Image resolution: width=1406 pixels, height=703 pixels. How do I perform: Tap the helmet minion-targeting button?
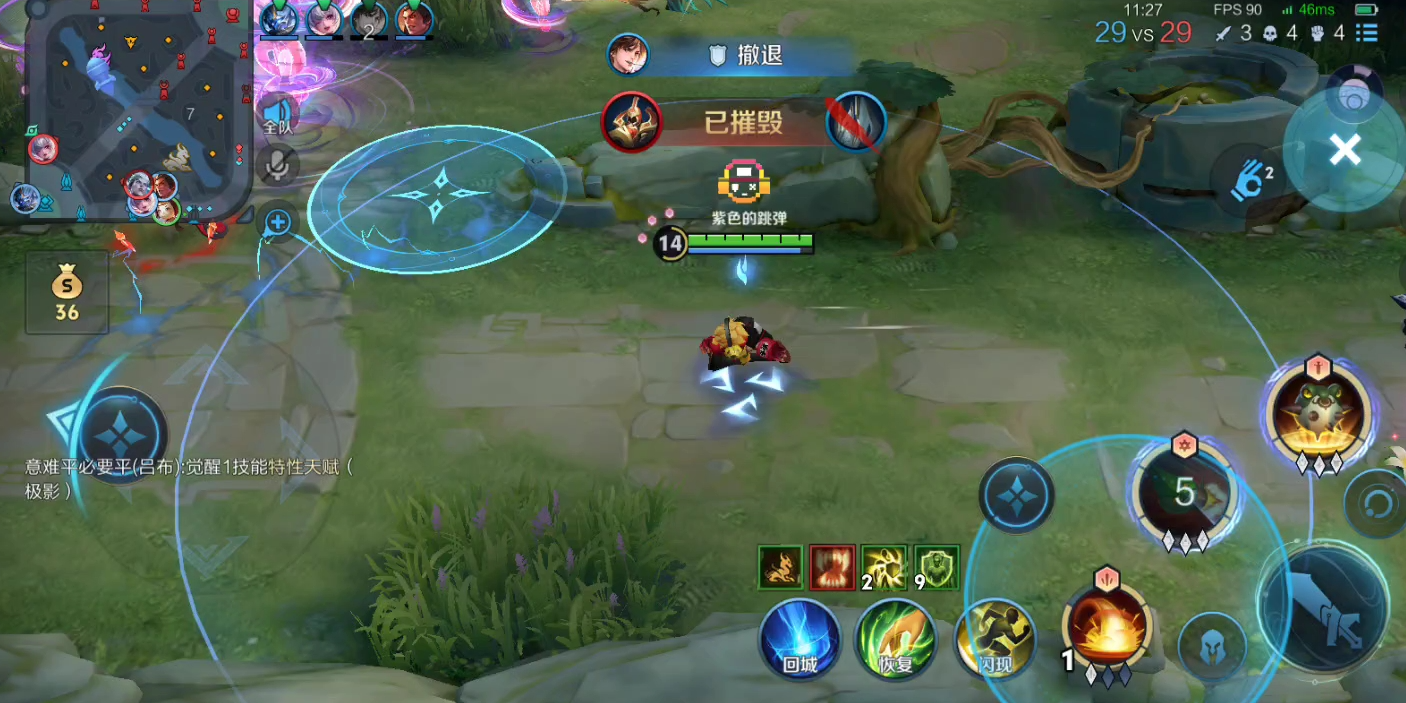pos(1212,647)
